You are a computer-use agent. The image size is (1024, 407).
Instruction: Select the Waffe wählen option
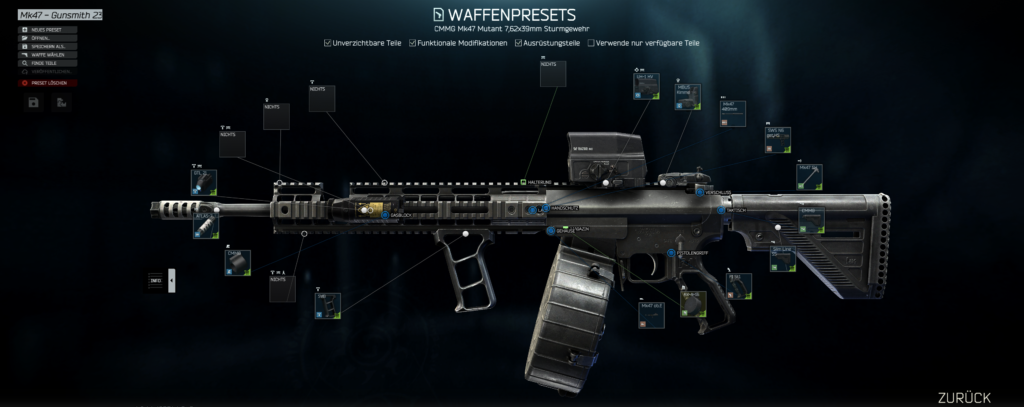click(x=48, y=54)
